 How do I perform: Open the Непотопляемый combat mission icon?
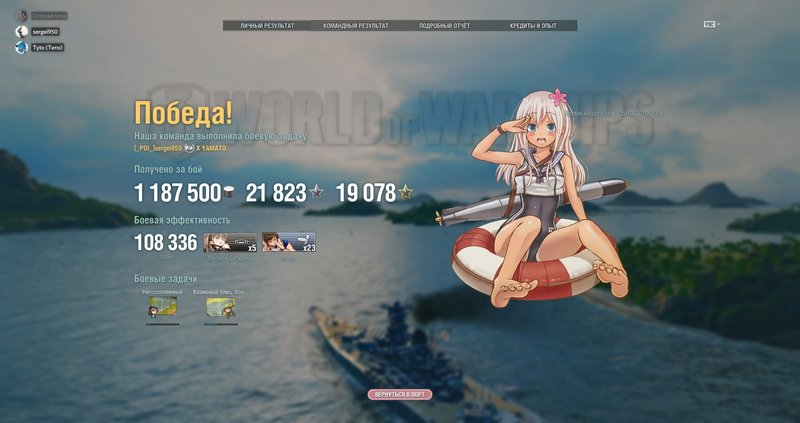[163, 309]
